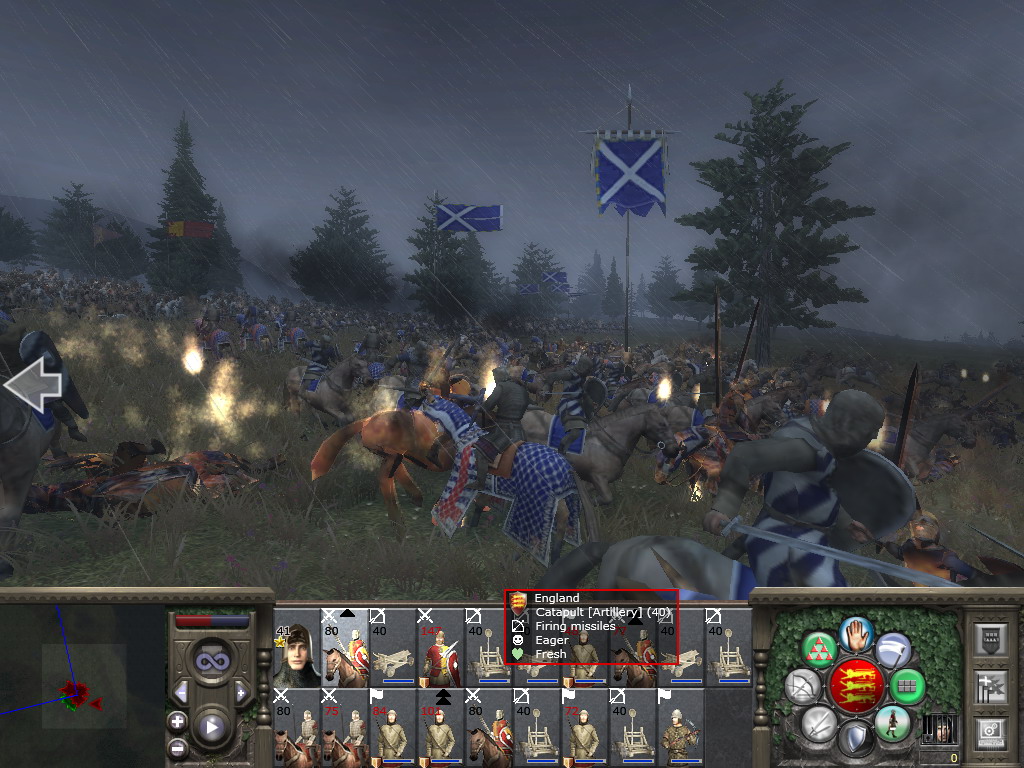Viewport: 1024px width, 768px height.
Task: Toggle the green grid group formation button
Action: click(907, 686)
